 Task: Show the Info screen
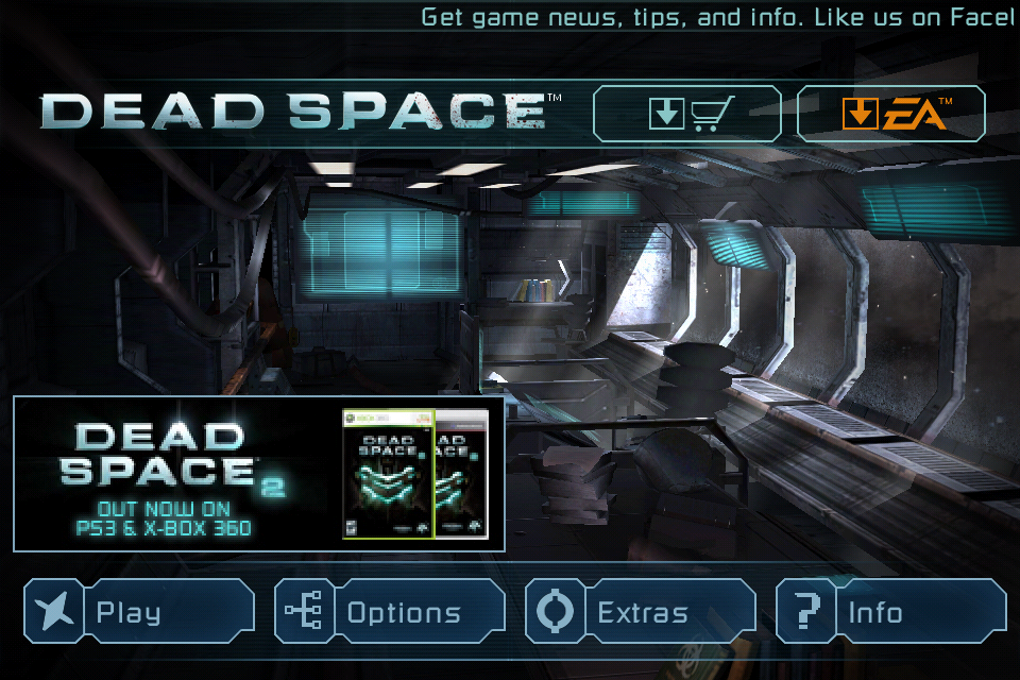(890, 612)
